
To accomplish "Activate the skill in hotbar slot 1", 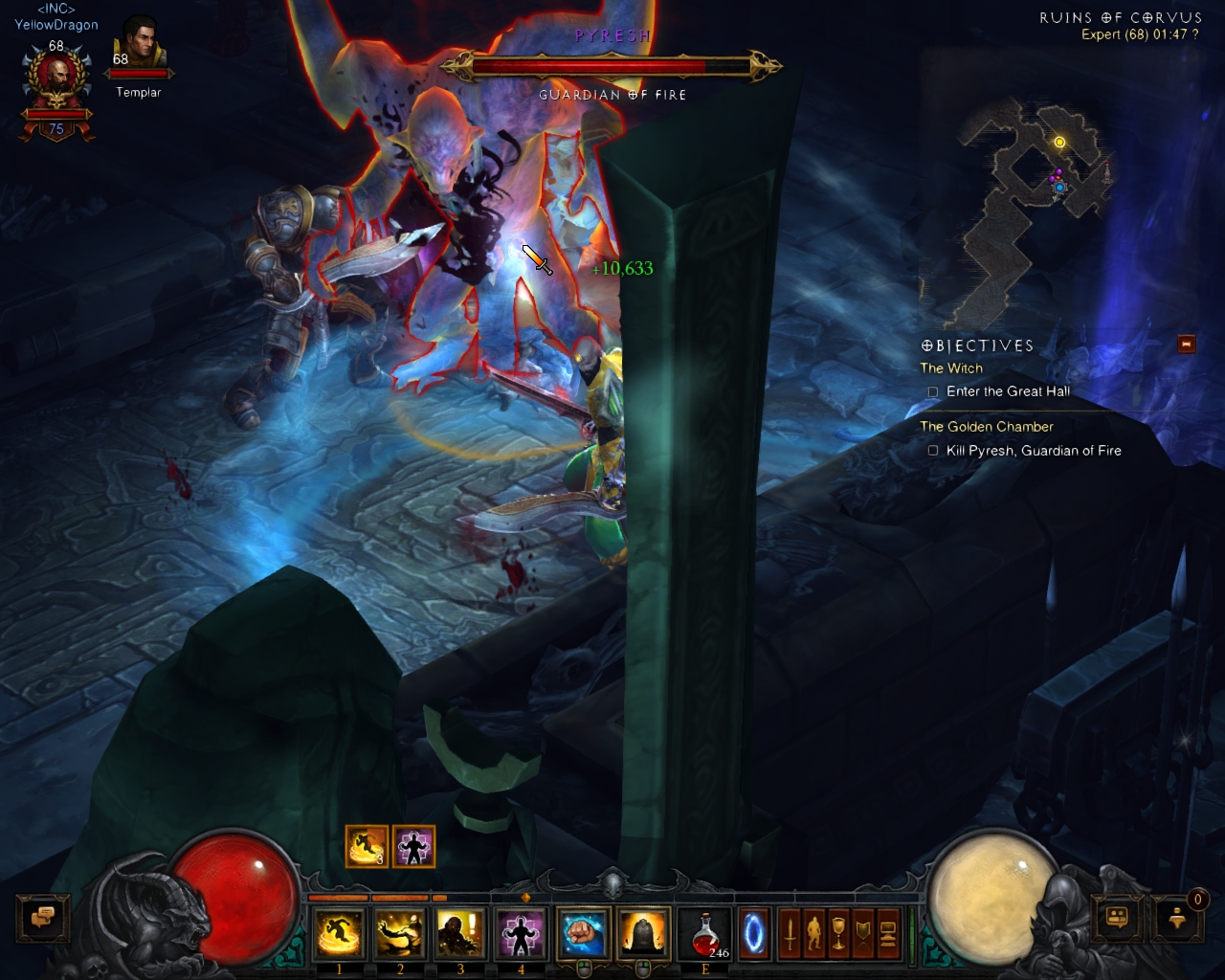I will 339,933.
